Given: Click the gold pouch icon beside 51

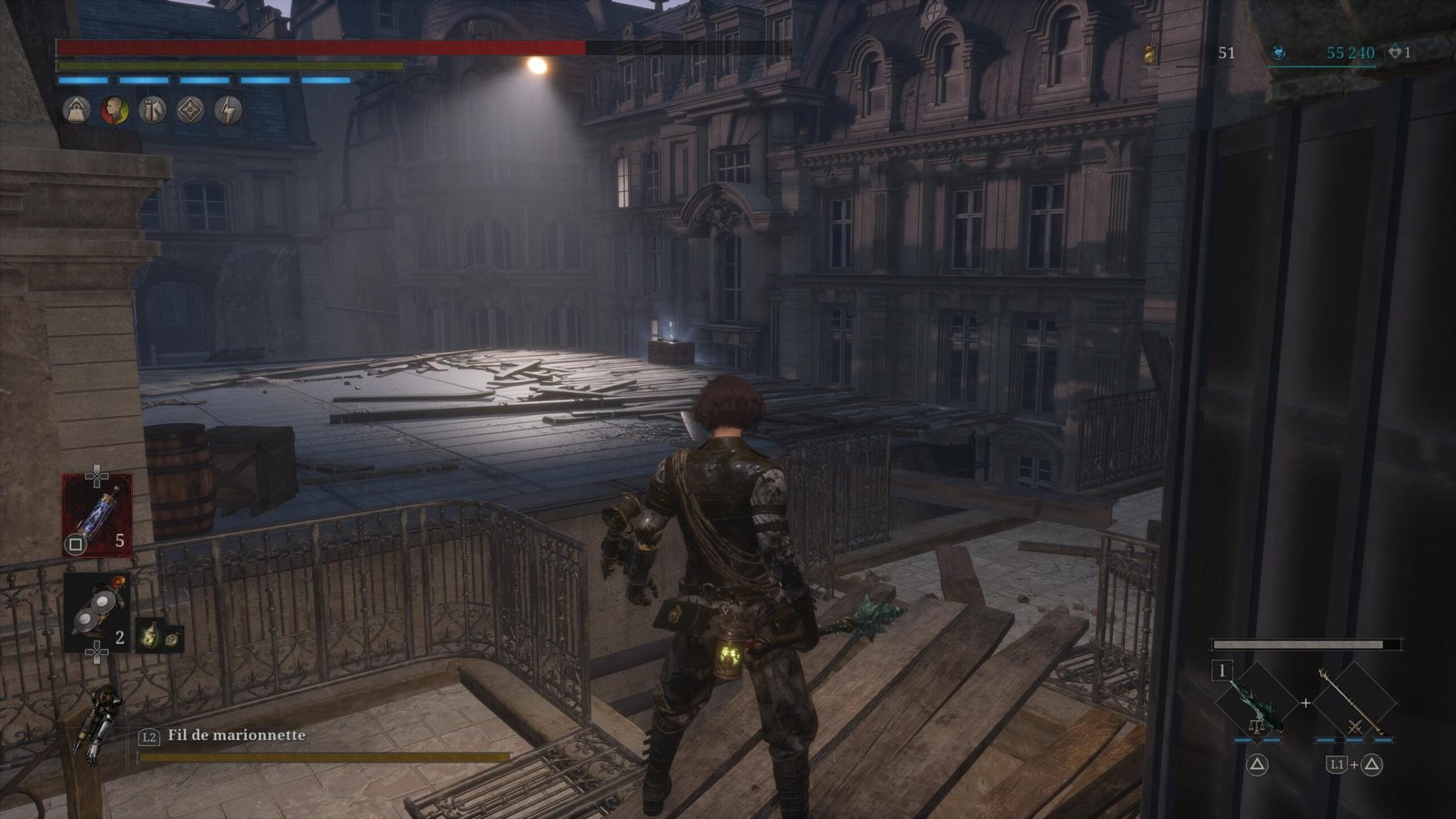Looking at the screenshot, I should tap(1151, 55).
